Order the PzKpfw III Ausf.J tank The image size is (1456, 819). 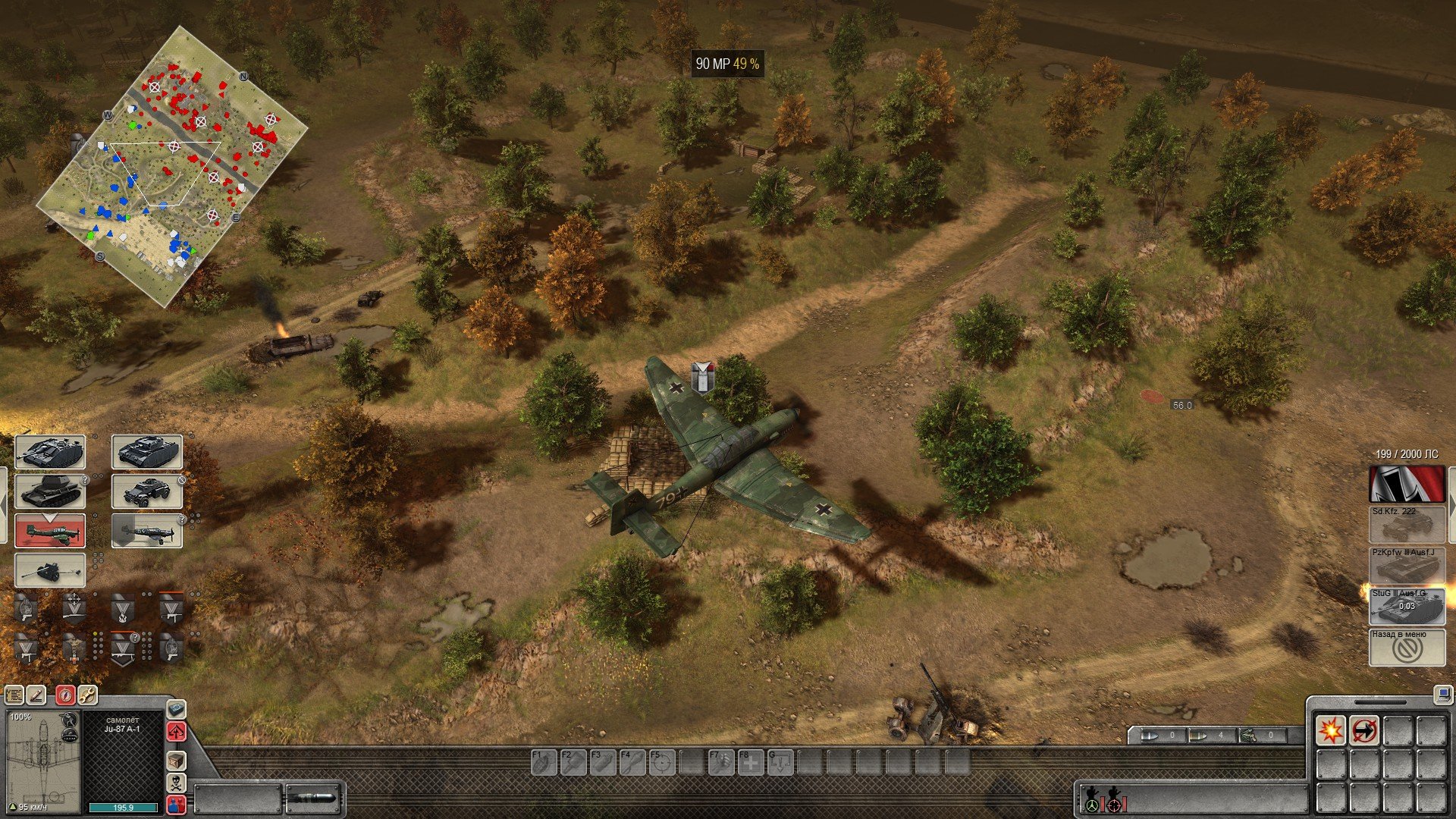[1407, 566]
